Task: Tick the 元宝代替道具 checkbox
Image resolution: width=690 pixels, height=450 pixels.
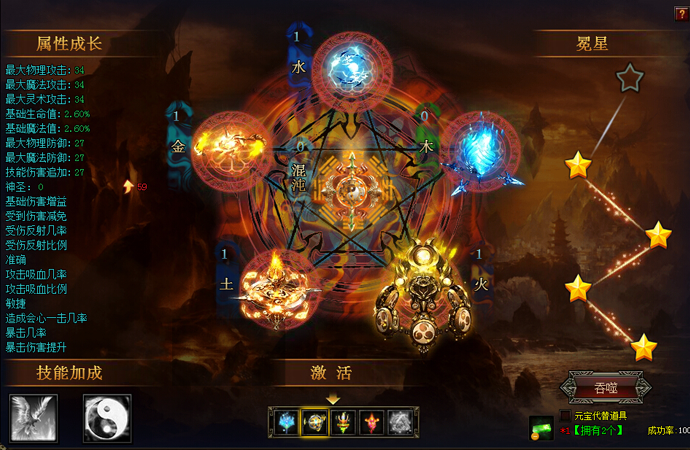Action: click(566, 415)
